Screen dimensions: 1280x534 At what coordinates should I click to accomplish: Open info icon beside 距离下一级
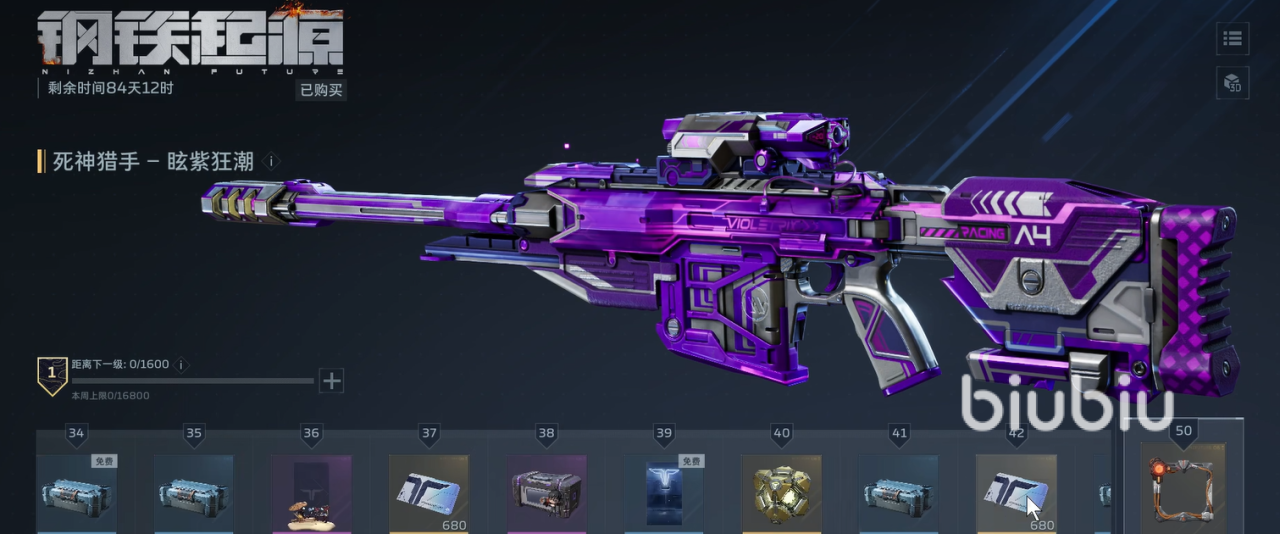(x=182, y=365)
